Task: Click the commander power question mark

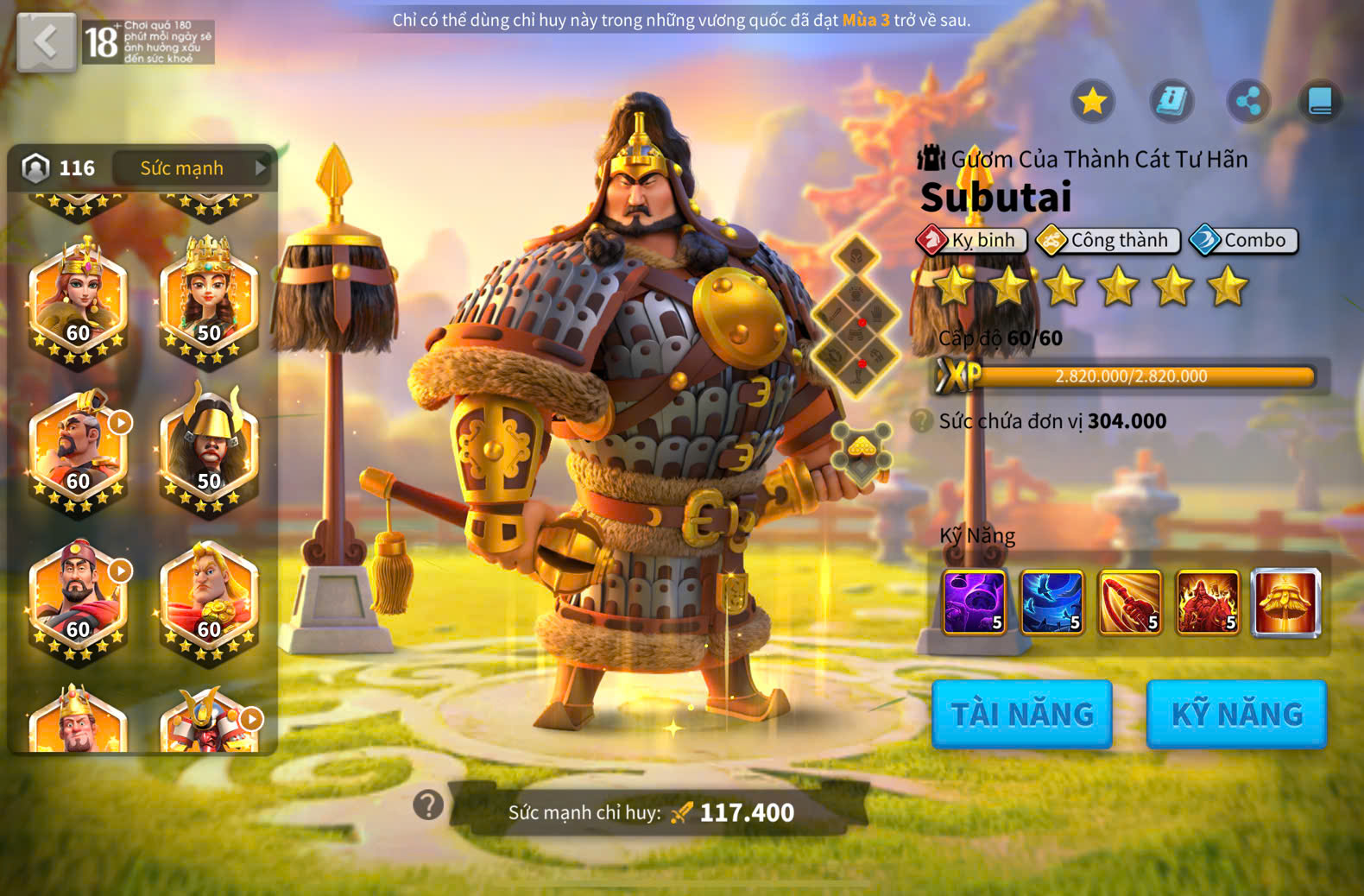Action: point(428,805)
